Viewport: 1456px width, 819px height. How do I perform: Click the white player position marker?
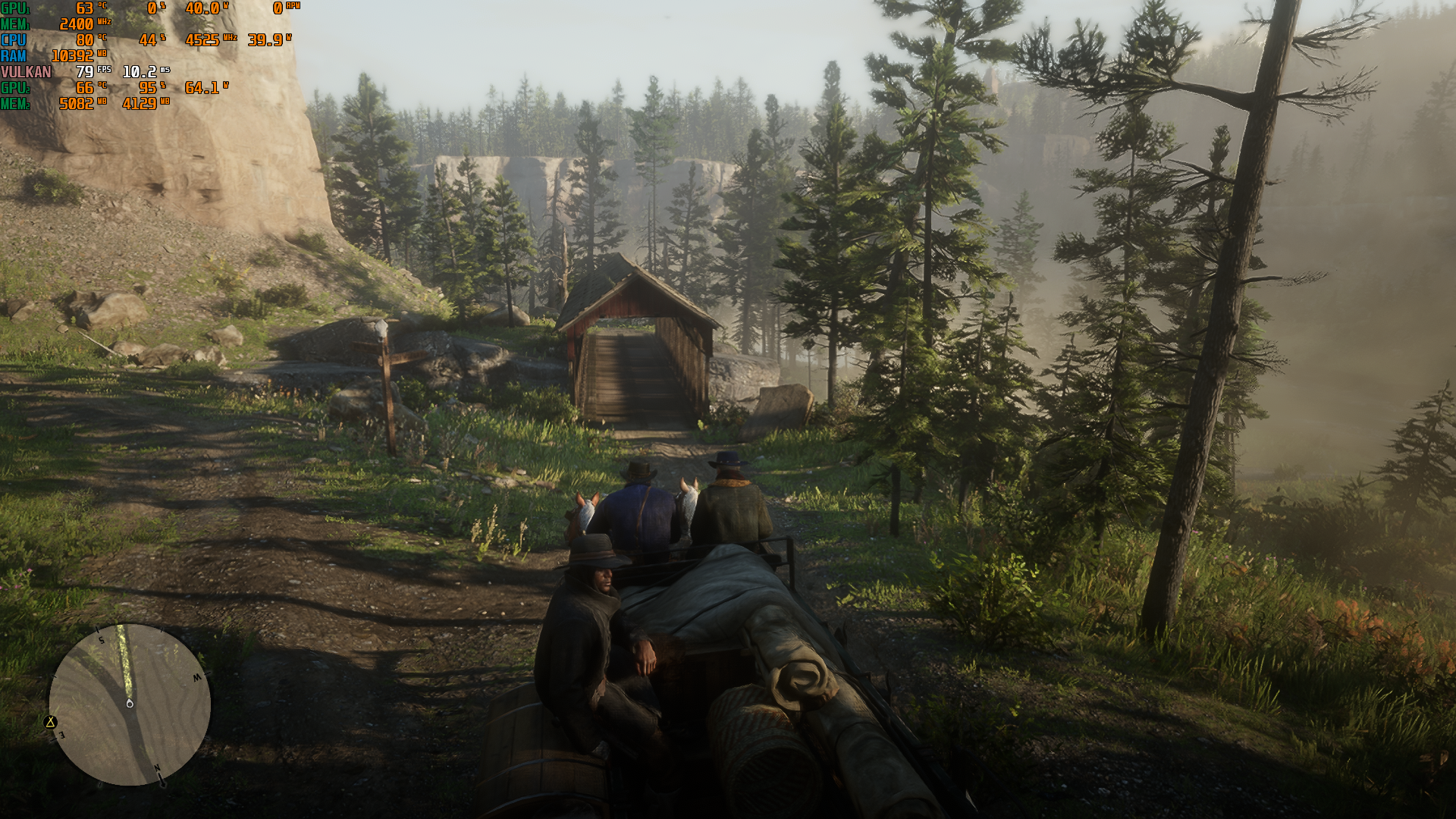point(130,704)
